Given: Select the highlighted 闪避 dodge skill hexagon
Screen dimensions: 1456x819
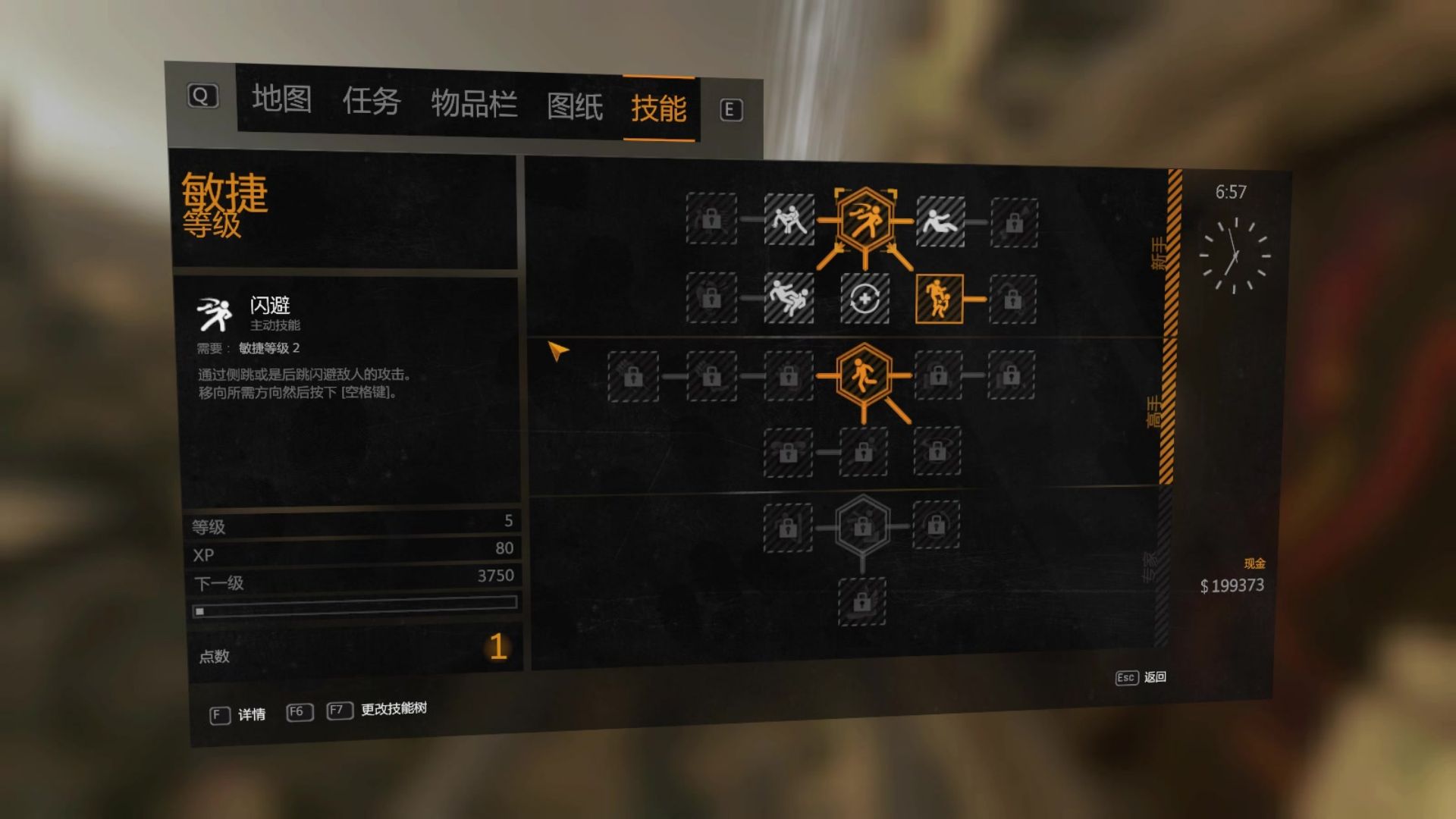Looking at the screenshot, I should [864, 220].
